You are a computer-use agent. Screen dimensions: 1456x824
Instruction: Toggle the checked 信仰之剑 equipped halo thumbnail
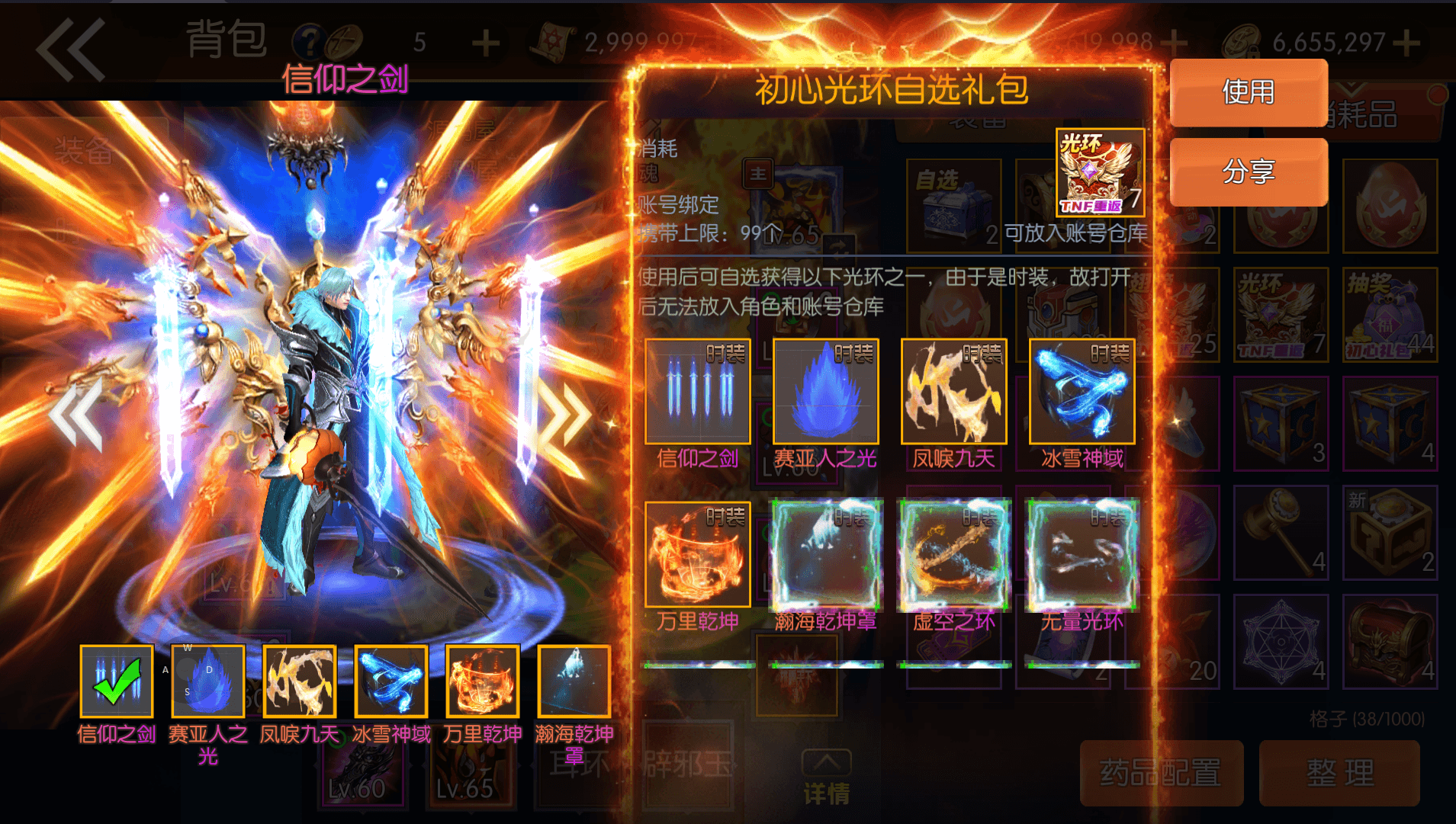115,681
